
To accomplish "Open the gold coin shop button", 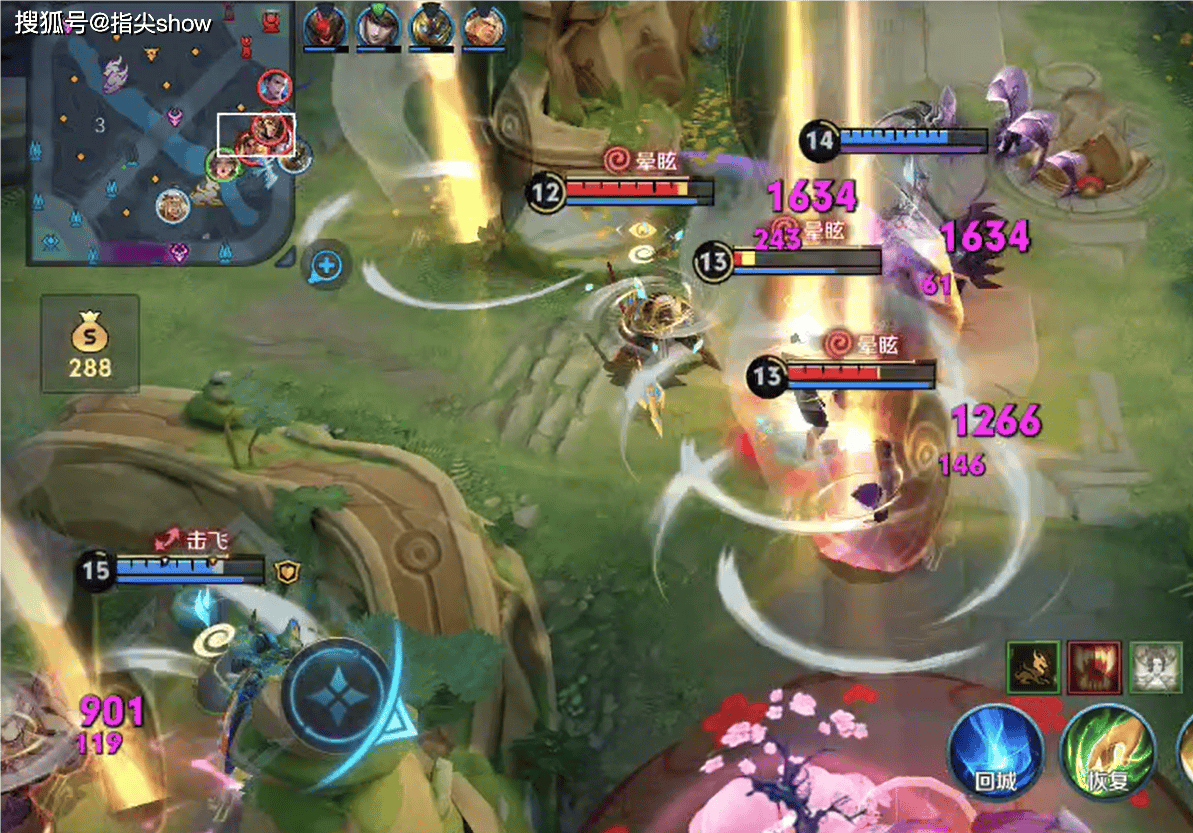I will (90, 343).
